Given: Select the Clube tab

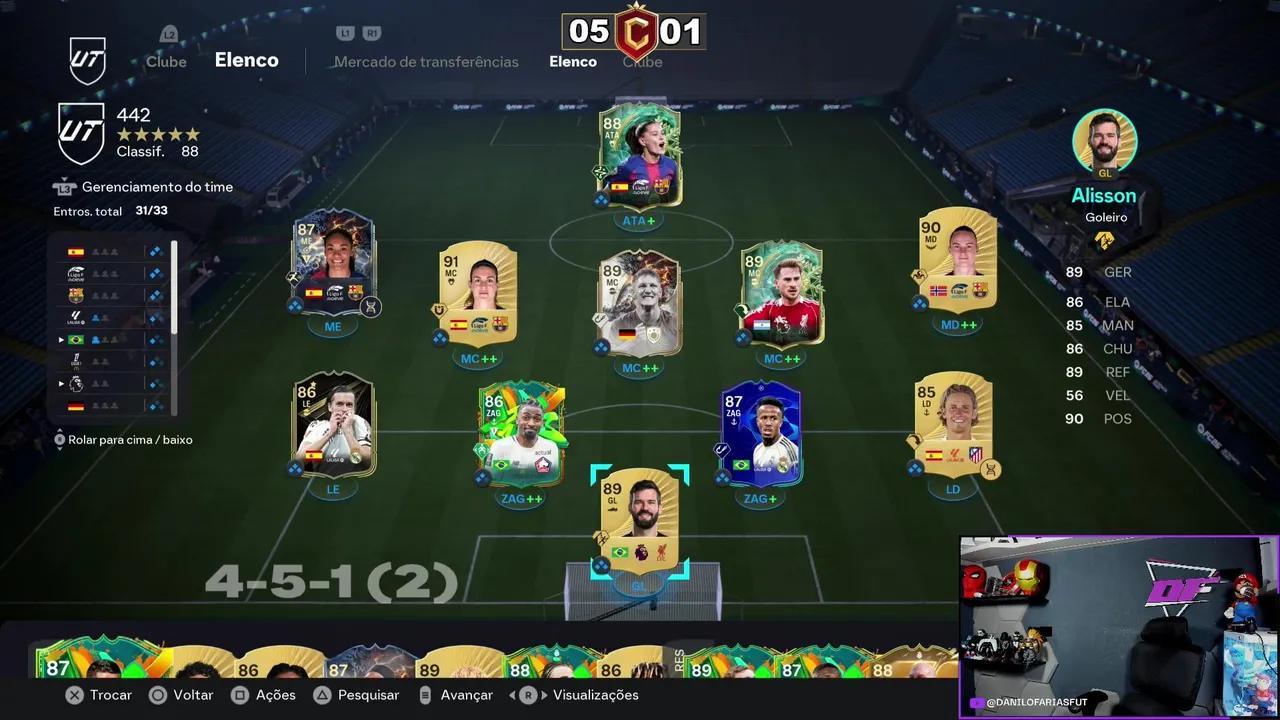Looking at the screenshot, I should pyautogui.click(x=166, y=61).
